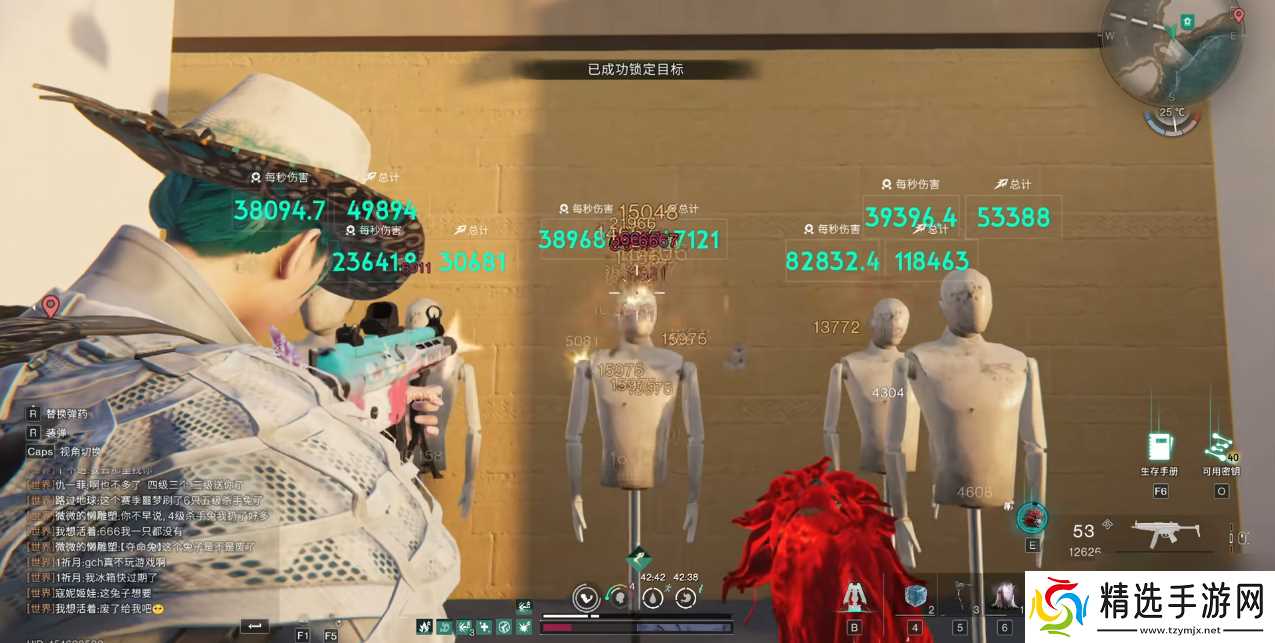
Task: Select the red location pin on minimap
Action: [x=1238, y=16]
